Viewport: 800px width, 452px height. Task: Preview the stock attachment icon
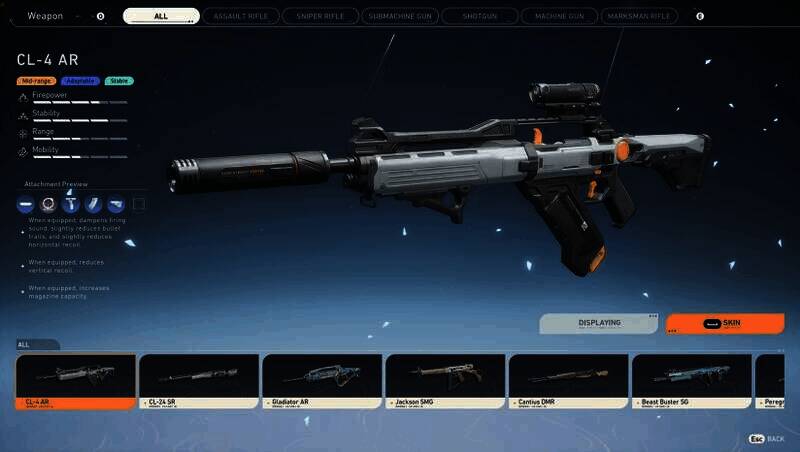[x=116, y=205]
